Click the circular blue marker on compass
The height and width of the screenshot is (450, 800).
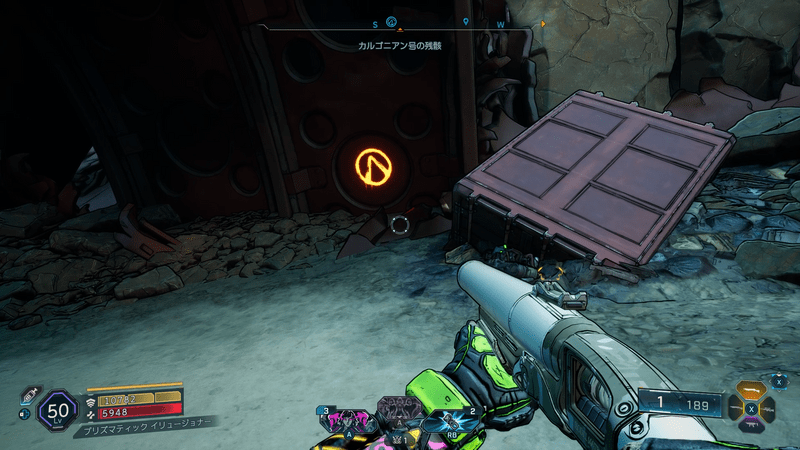tap(392, 20)
